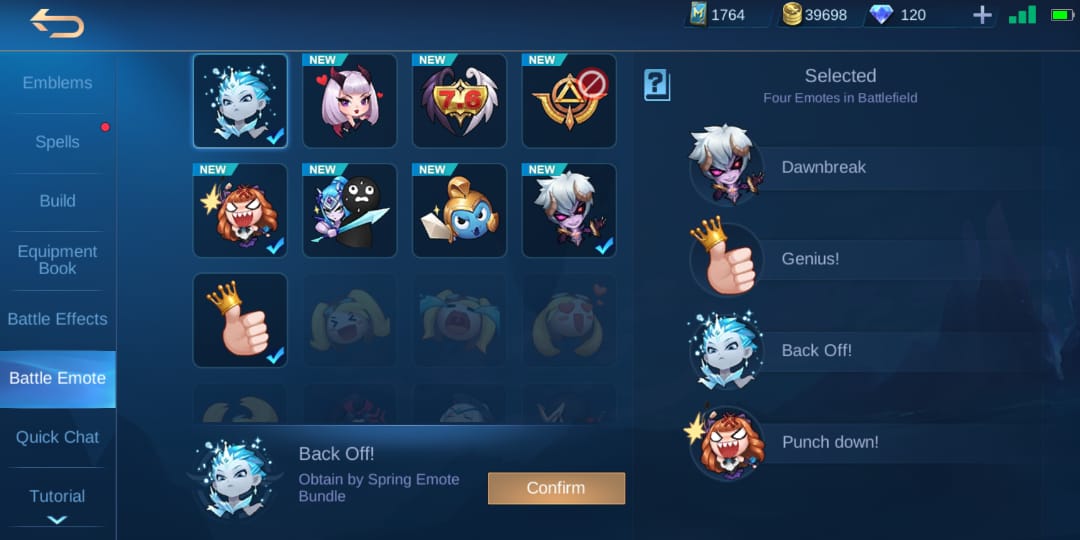Choose the swordswoman with black ghost emote
This screenshot has height=540, width=1080.
tap(350, 211)
